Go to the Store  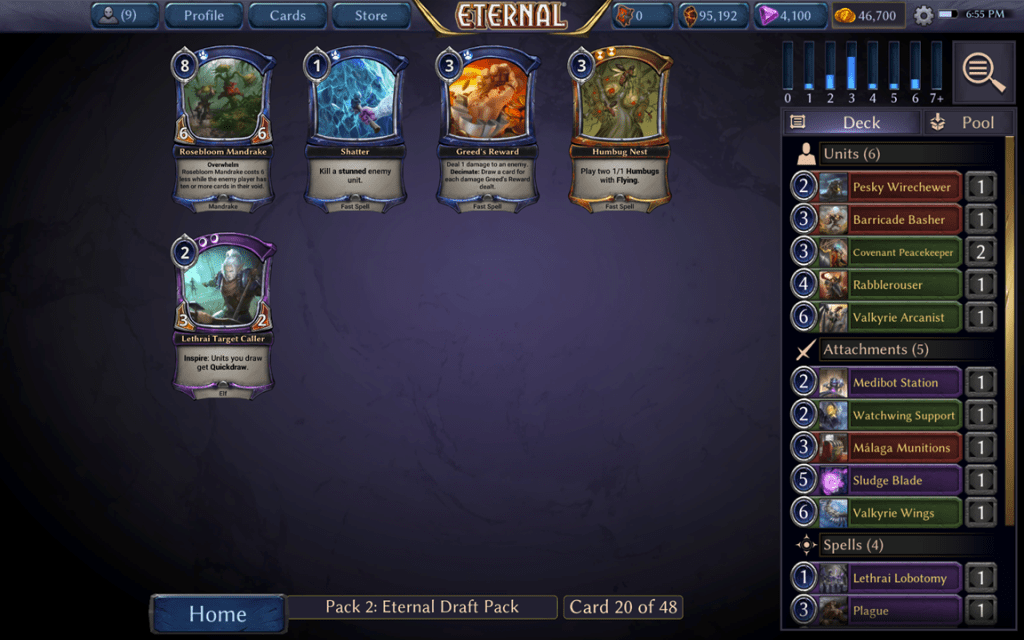coord(371,15)
